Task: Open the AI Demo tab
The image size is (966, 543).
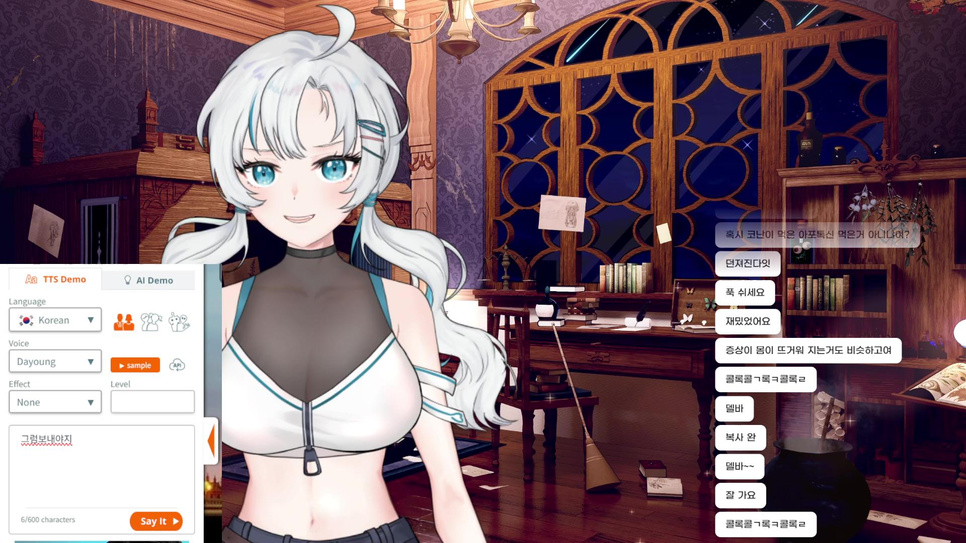Action: [x=148, y=280]
